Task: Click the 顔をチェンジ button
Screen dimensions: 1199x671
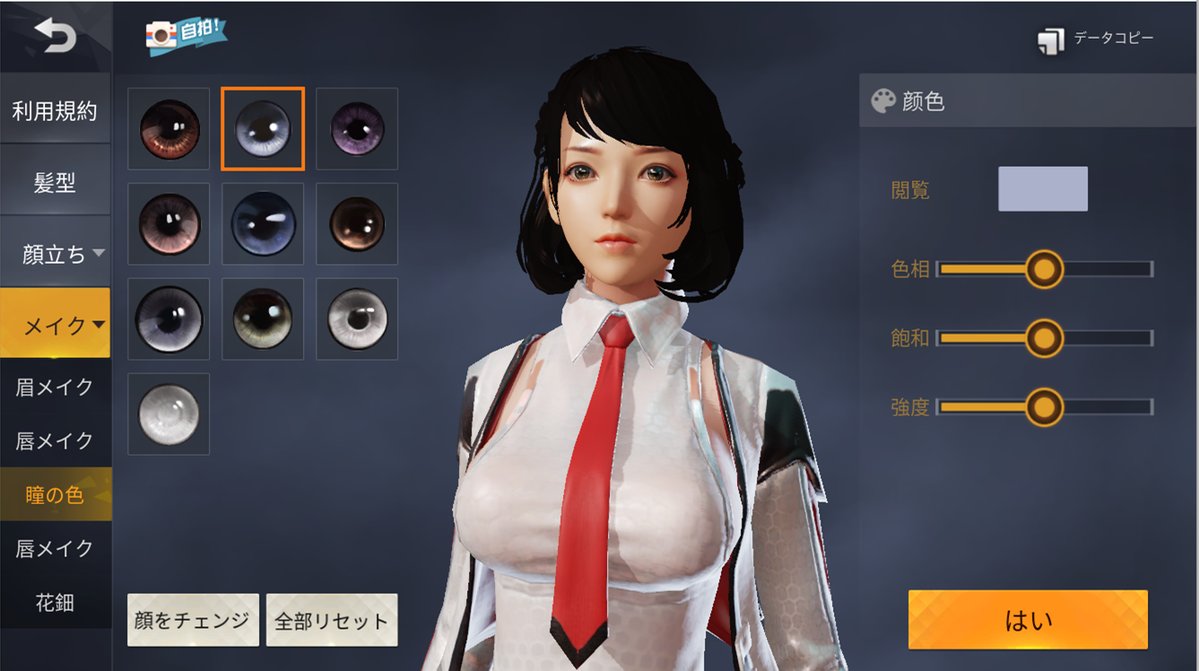Action: 193,620
